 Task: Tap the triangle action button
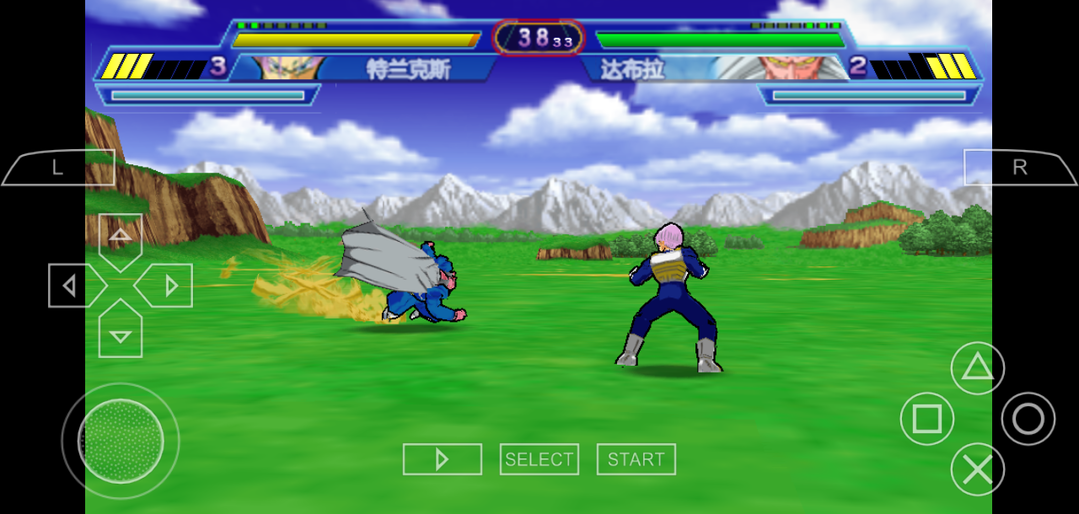click(977, 368)
